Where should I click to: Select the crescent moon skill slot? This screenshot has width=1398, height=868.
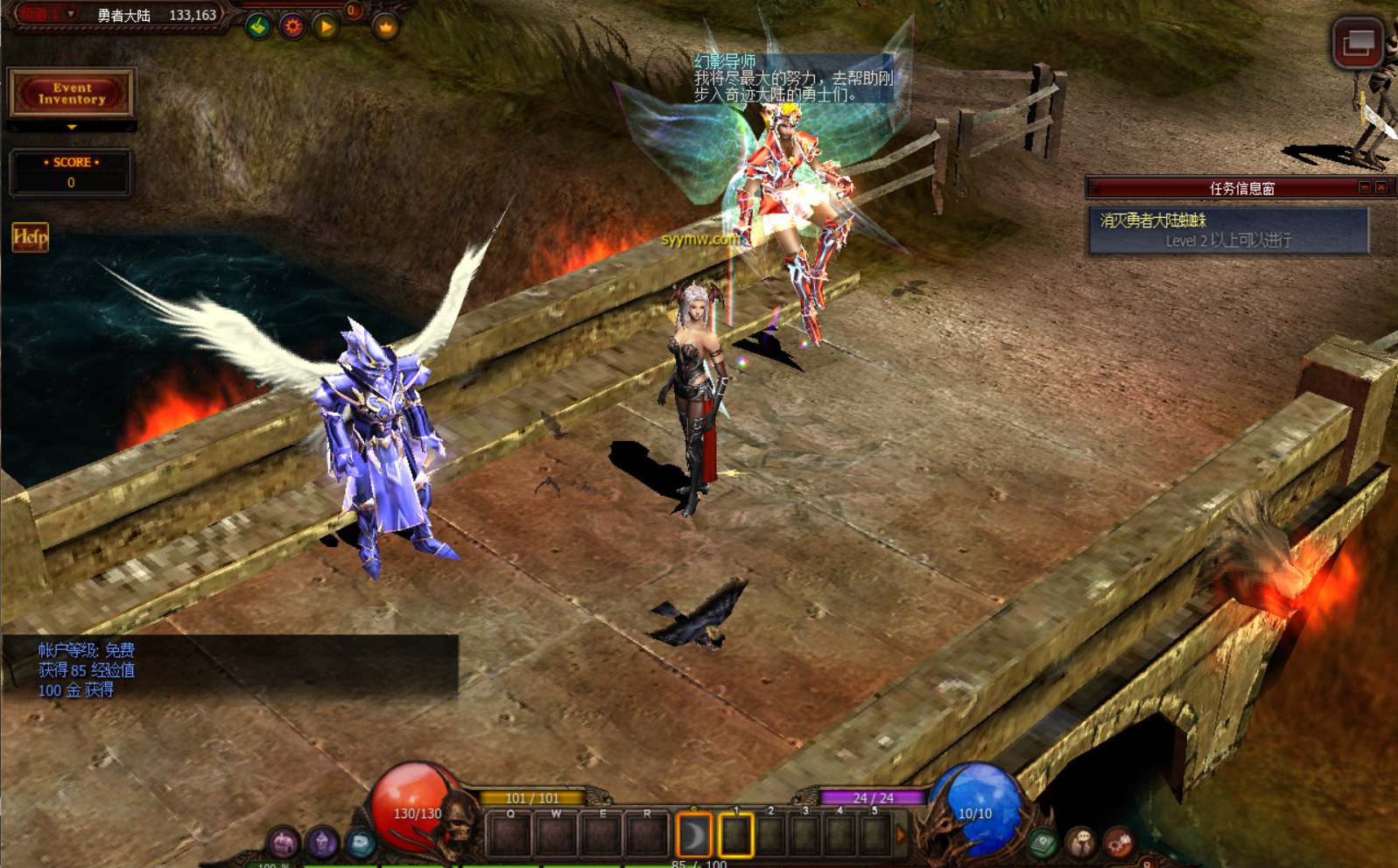click(x=693, y=835)
